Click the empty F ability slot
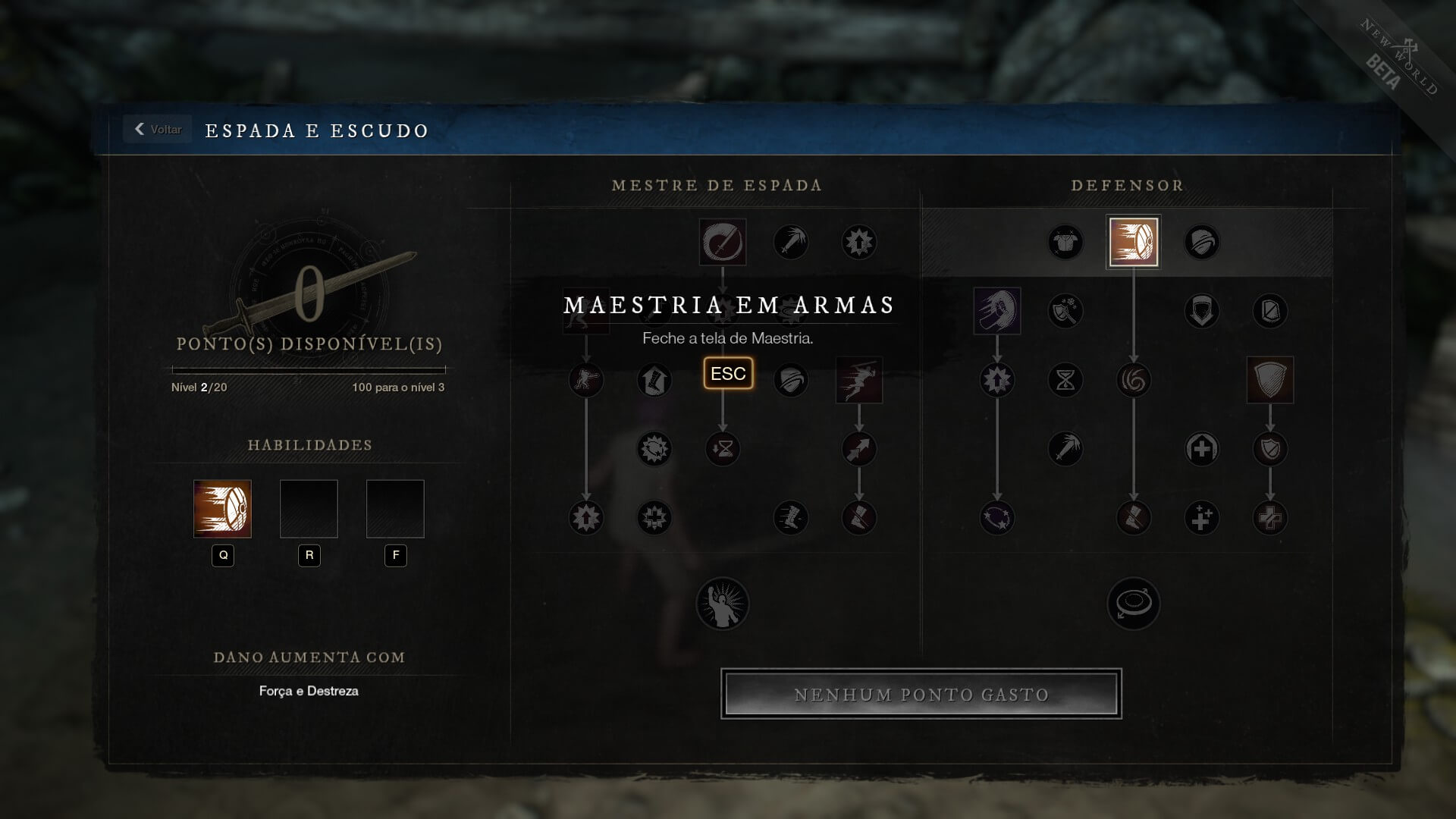This screenshot has height=819, width=1456. [395, 509]
